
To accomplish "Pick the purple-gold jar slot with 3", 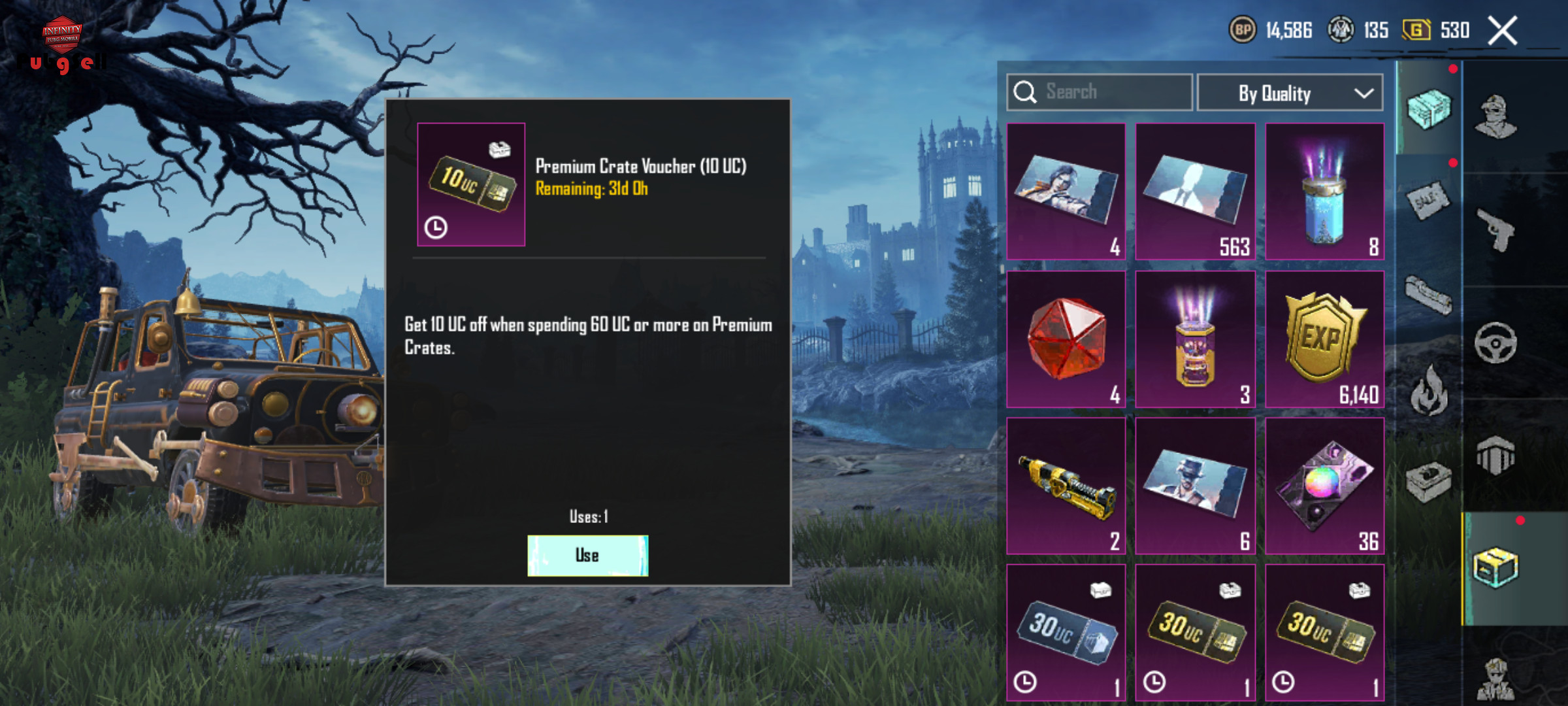I will [x=1195, y=339].
